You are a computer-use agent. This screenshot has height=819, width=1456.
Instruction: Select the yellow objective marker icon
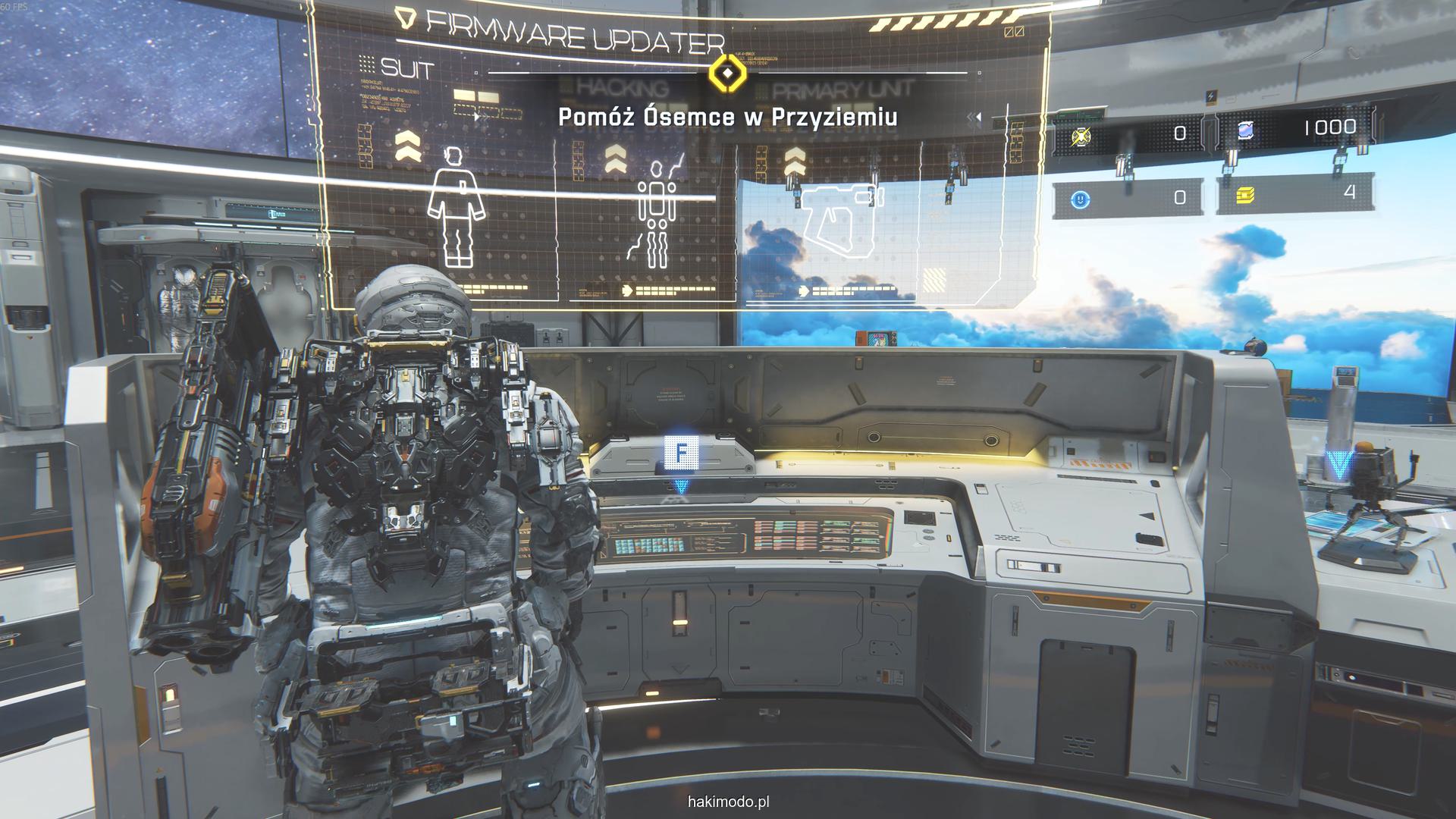[727, 74]
